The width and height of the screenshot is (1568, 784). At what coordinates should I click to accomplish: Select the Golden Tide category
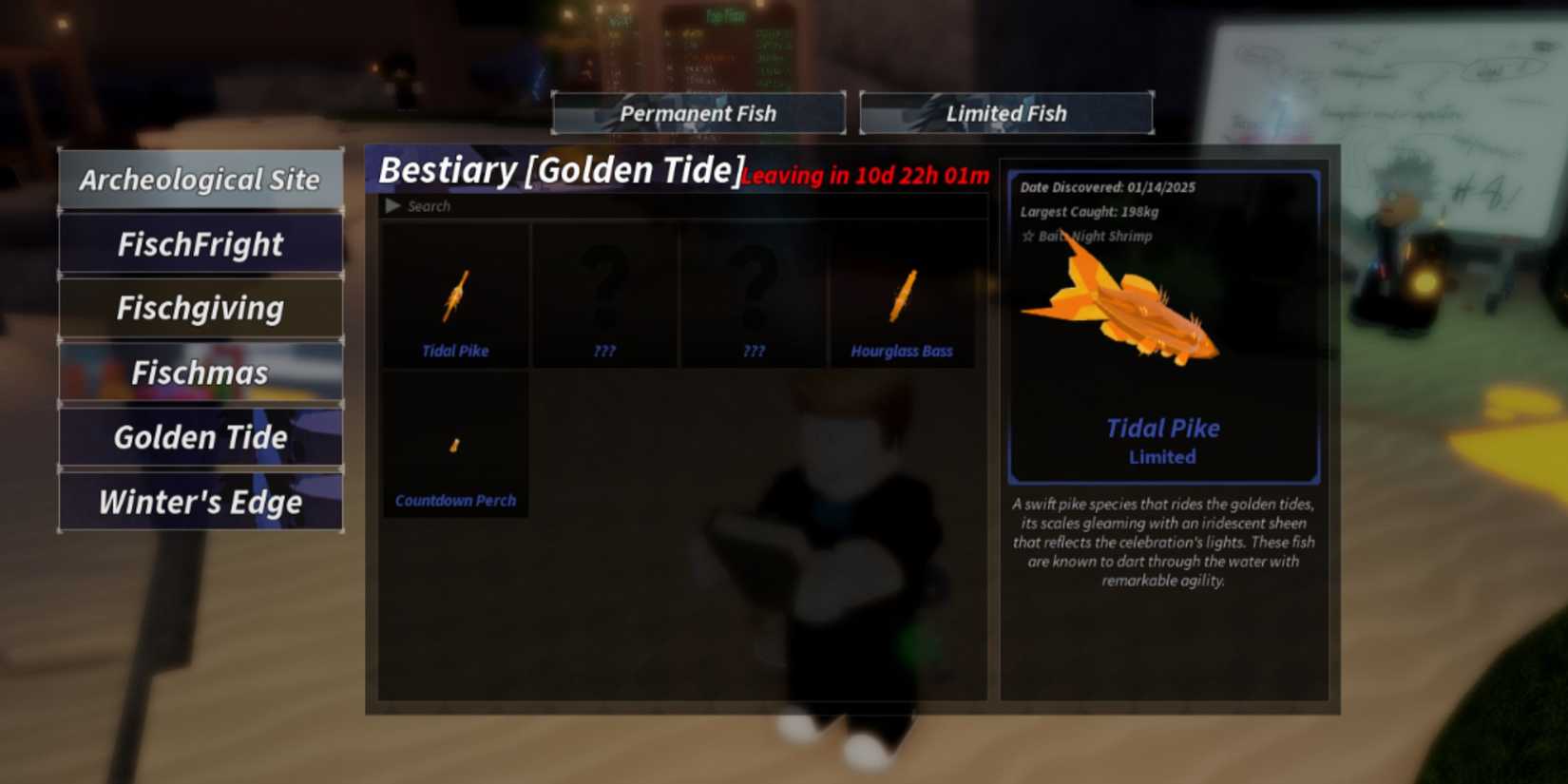point(201,437)
